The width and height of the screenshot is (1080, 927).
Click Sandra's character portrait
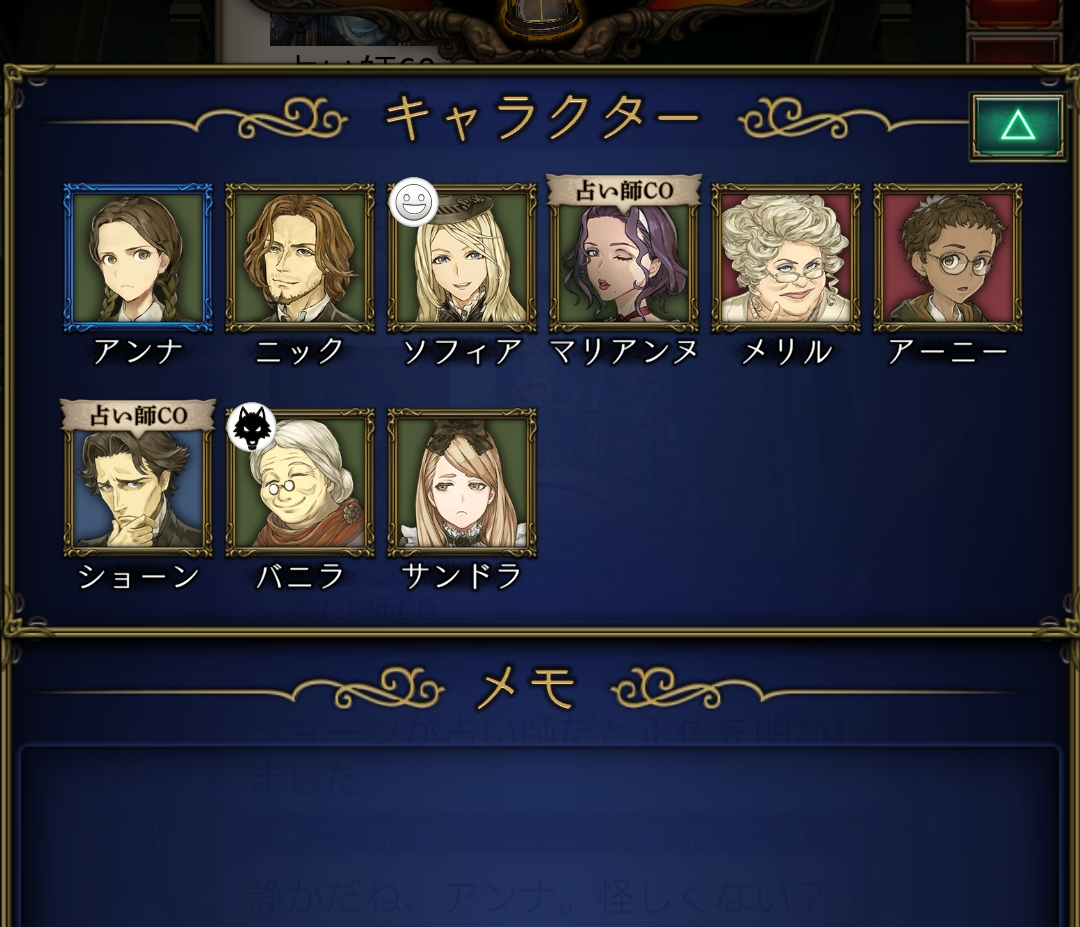point(462,482)
